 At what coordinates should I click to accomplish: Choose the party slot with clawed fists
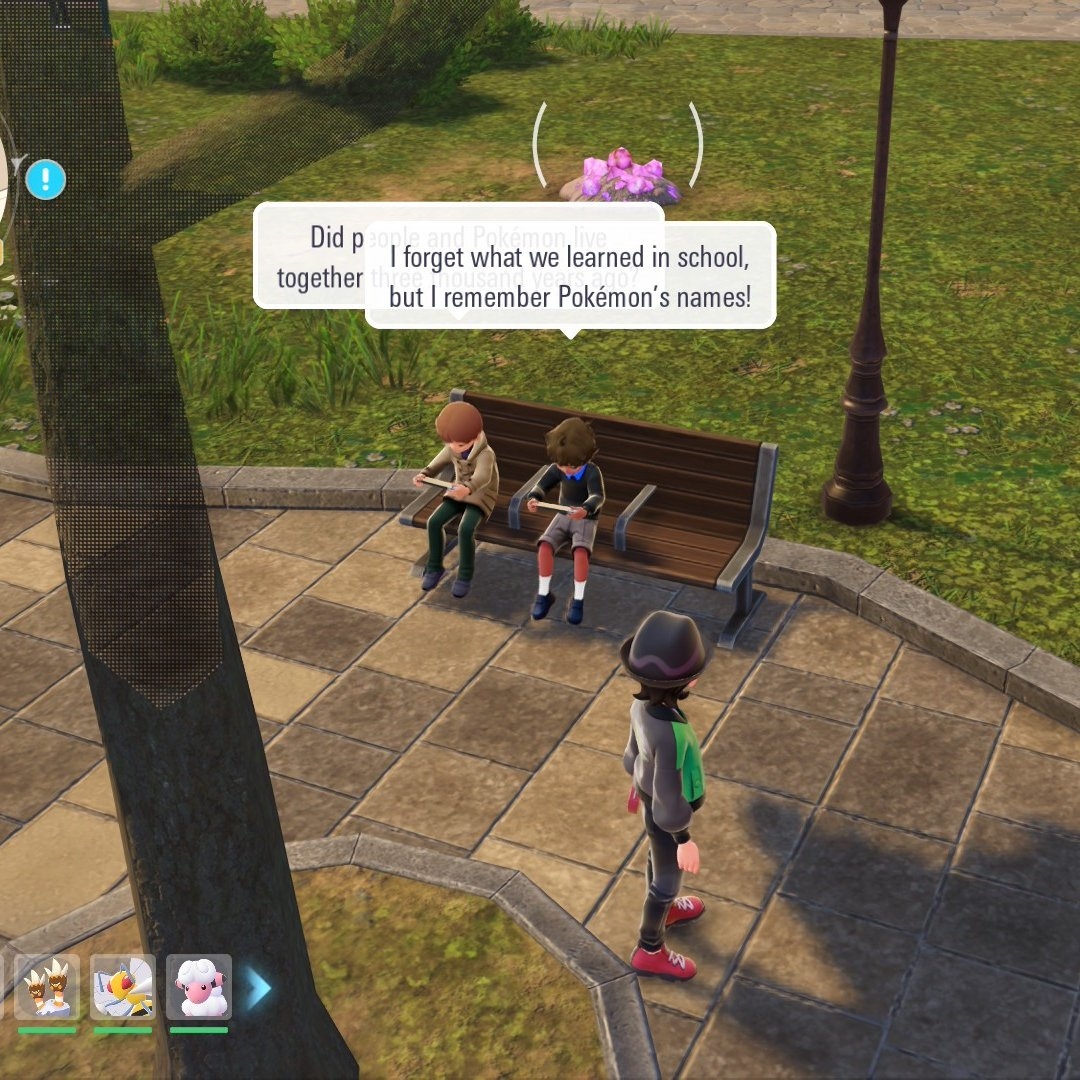click(47, 986)
